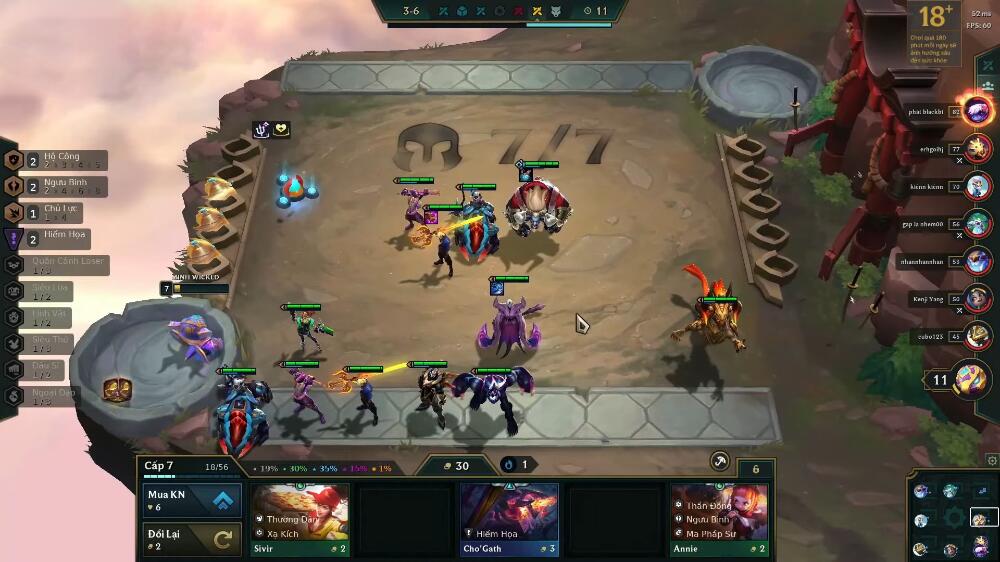
Task: Buy XP with the Mua KN button
Action: (x=191, y=500)
